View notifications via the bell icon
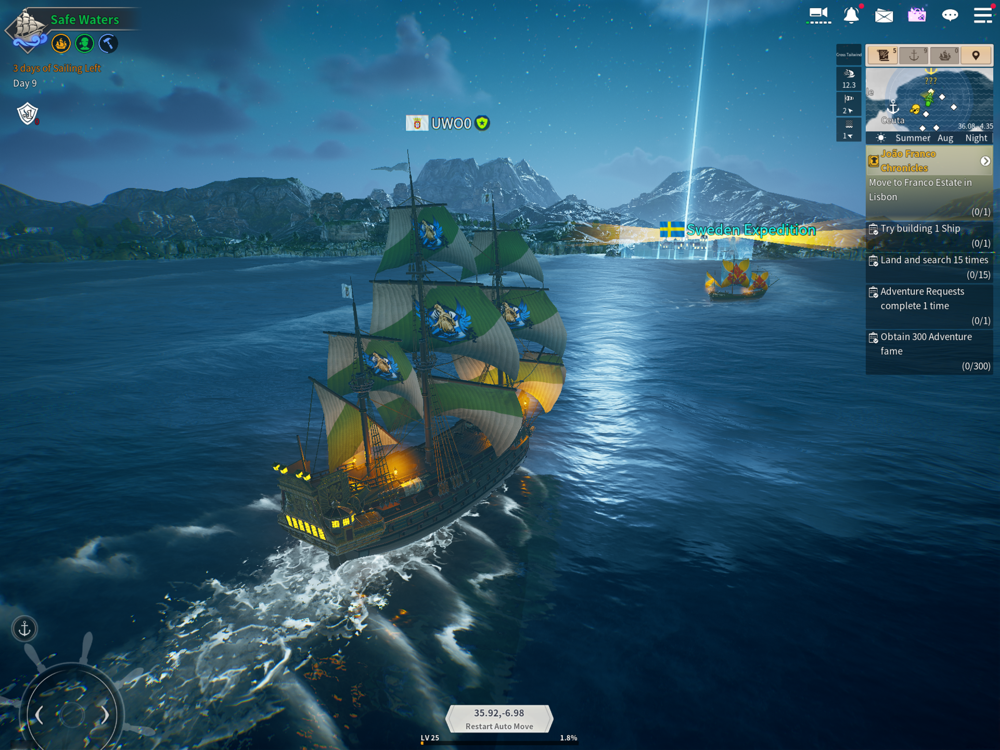This screenshot has width=1000, height=750. pyautogui.click(x=851, y=15)
